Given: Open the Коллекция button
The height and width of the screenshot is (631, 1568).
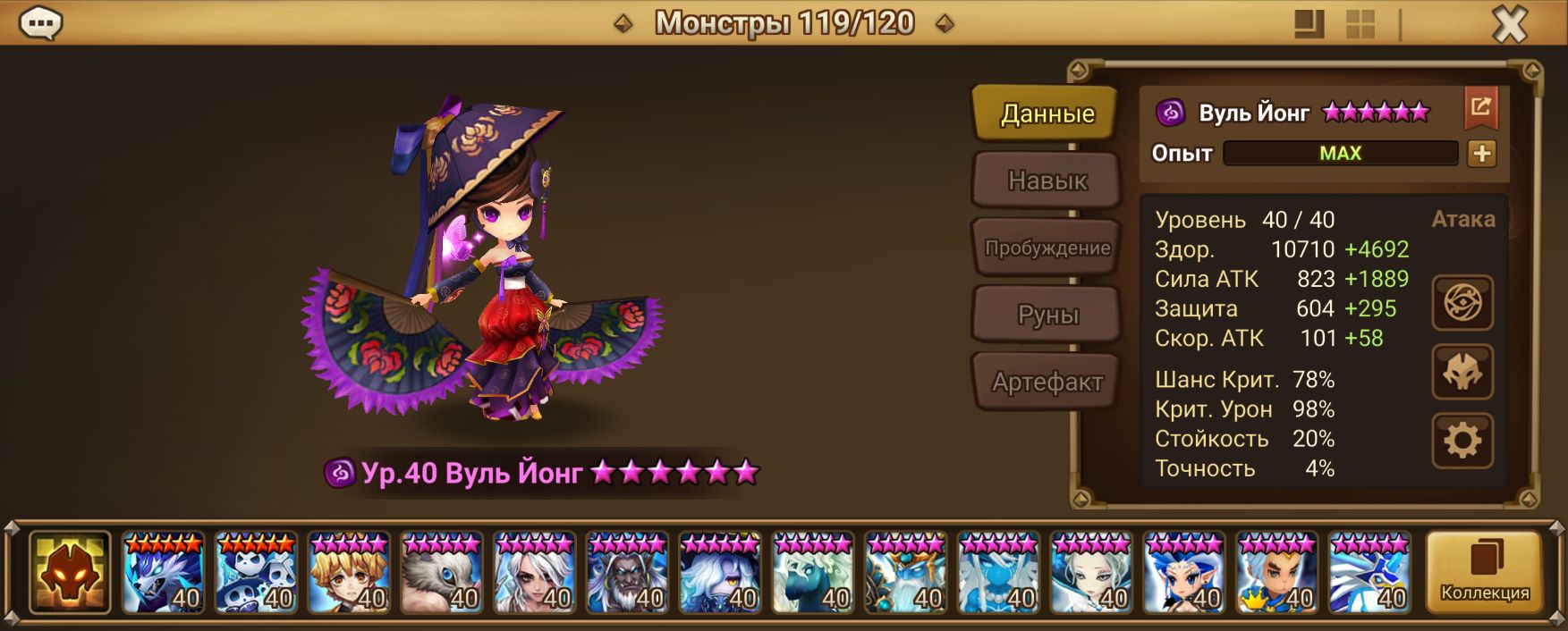Looking at the screenshot, I should [x=1484, y=572].
